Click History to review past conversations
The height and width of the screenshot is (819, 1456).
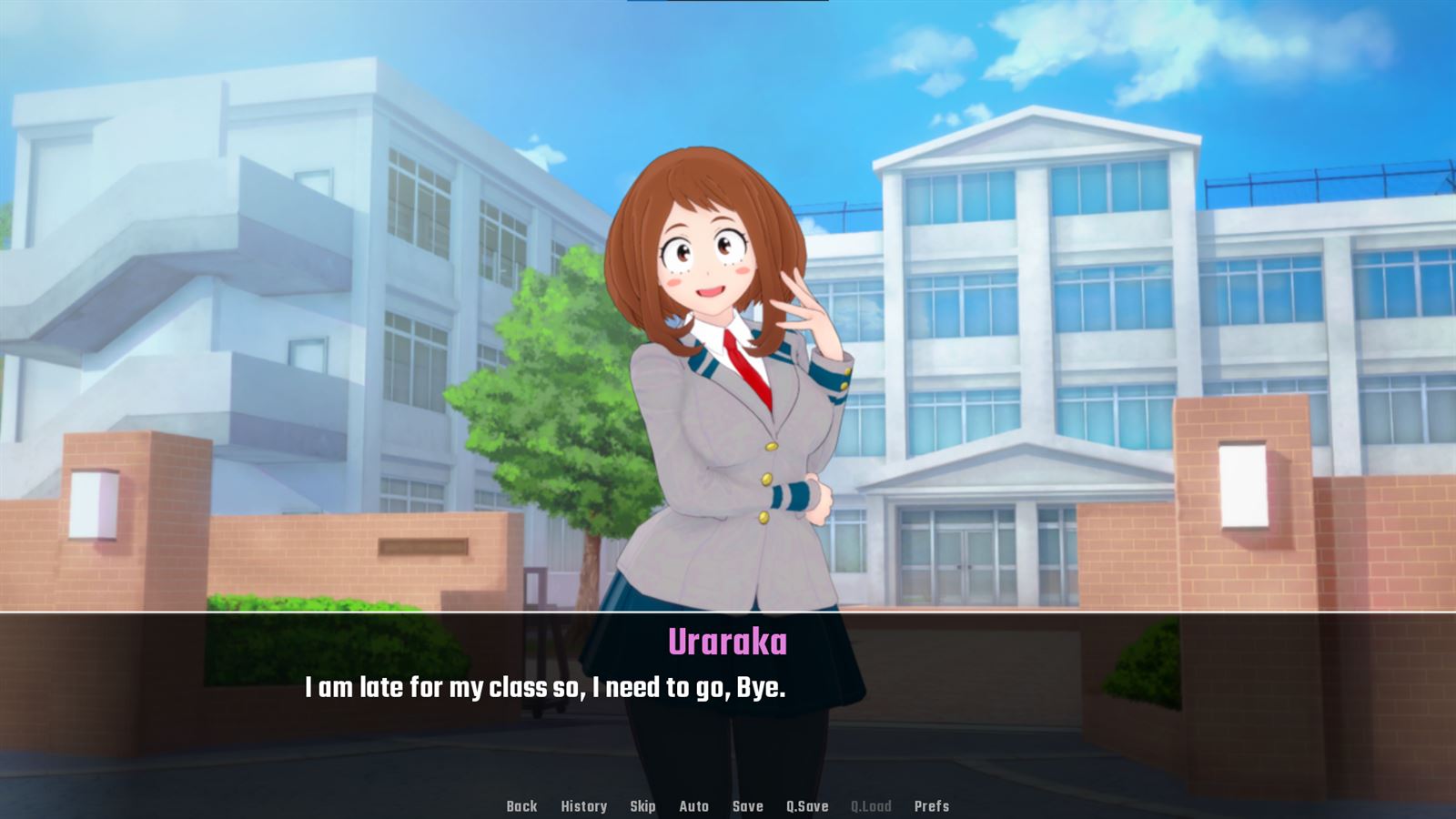click(585, 806)
